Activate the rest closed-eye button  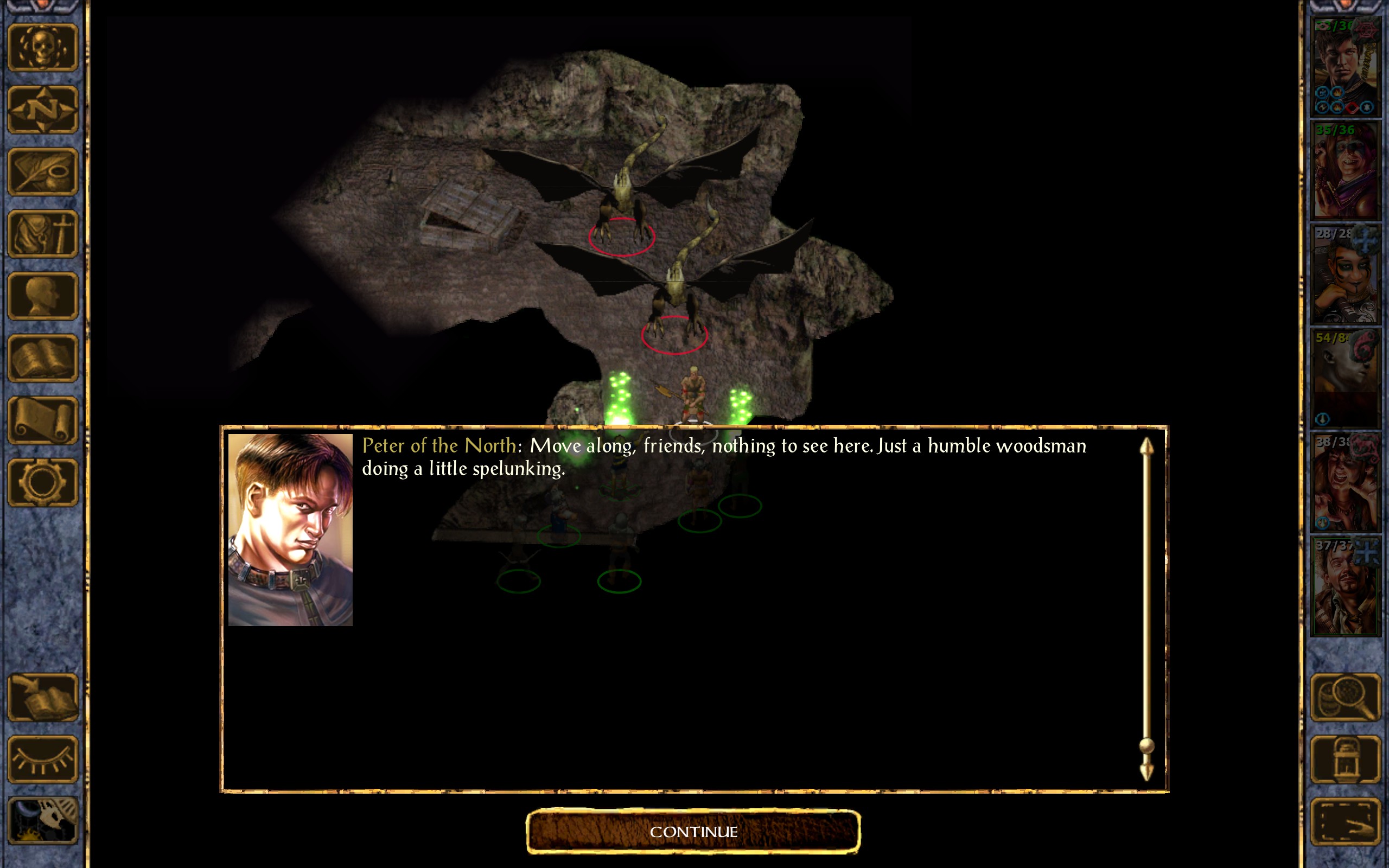click(x=42, y=759)
